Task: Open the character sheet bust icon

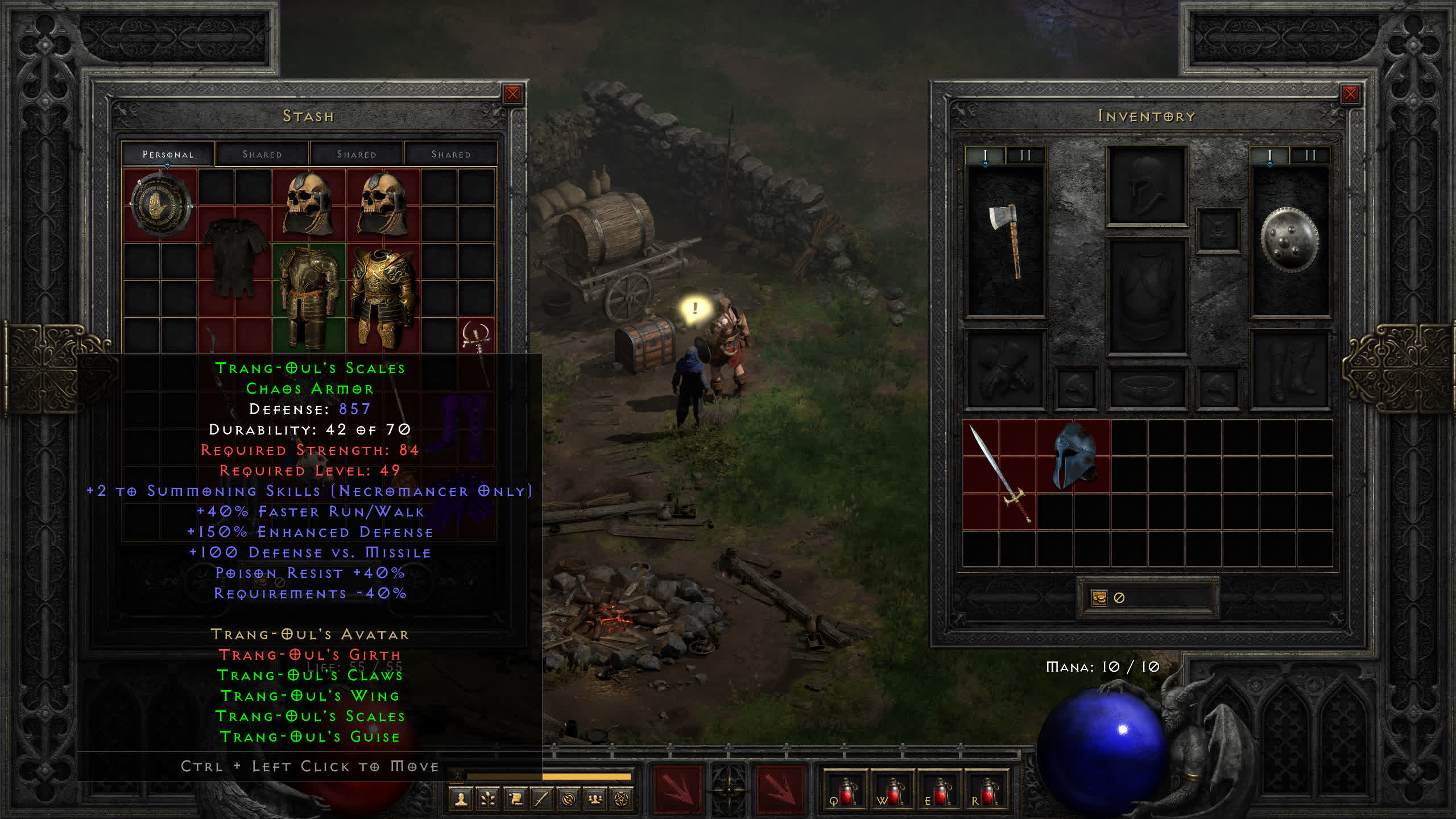Action: (x=461, y=800)
